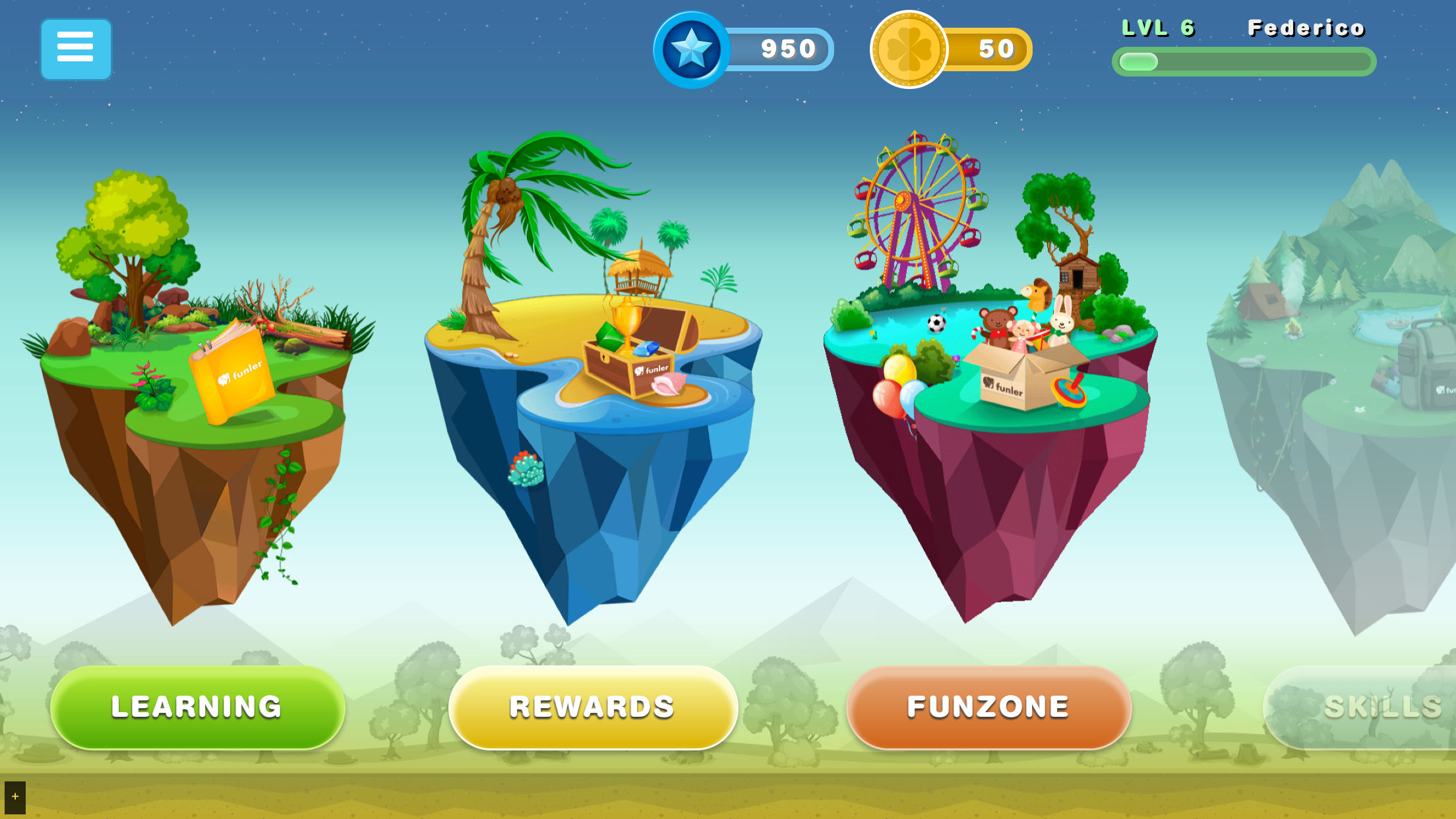The width and height of the screenshot is (1456, 819).
Task: Open the hamburger menu
Action: [x=76, y=49]
